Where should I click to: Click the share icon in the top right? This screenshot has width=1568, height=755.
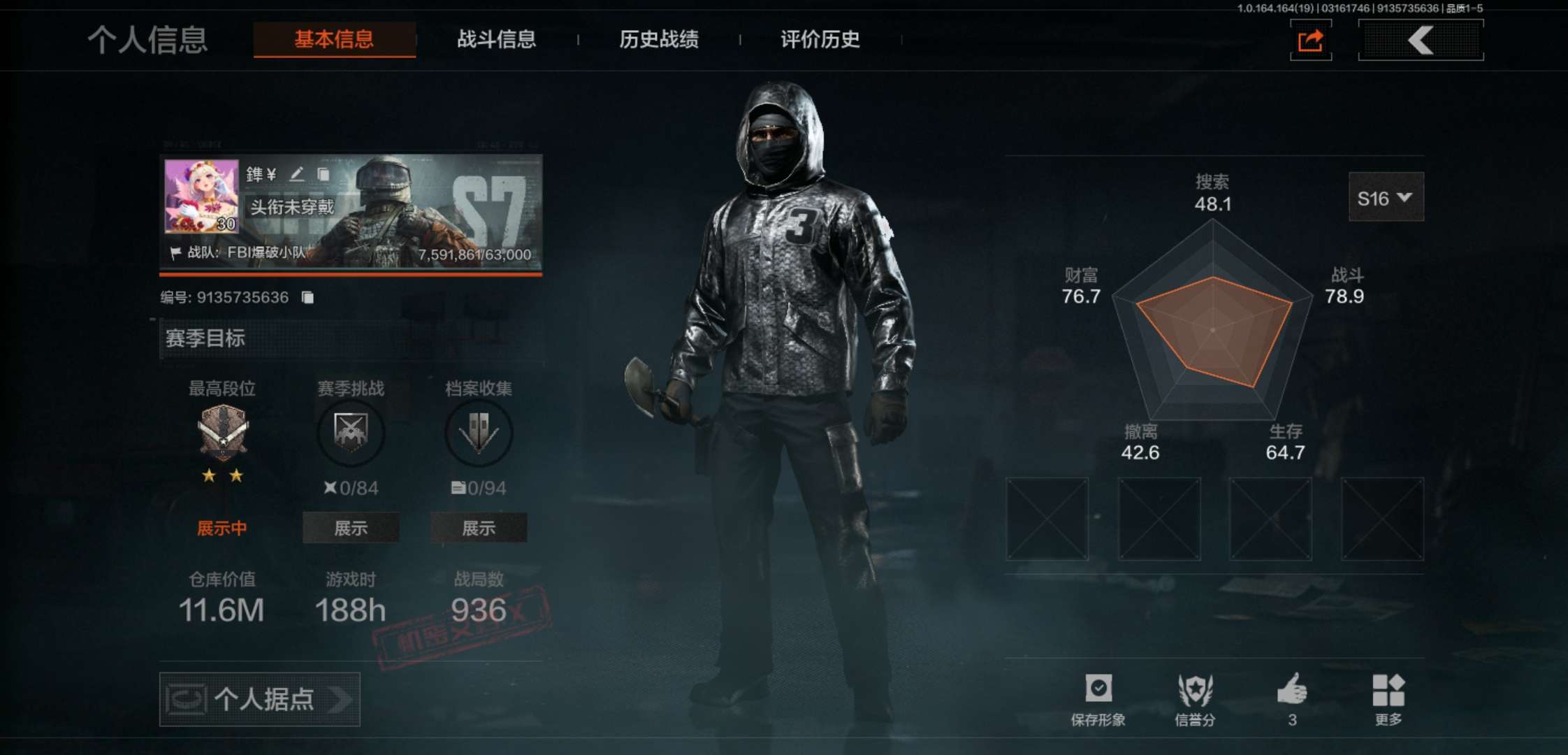point(1311,40)
